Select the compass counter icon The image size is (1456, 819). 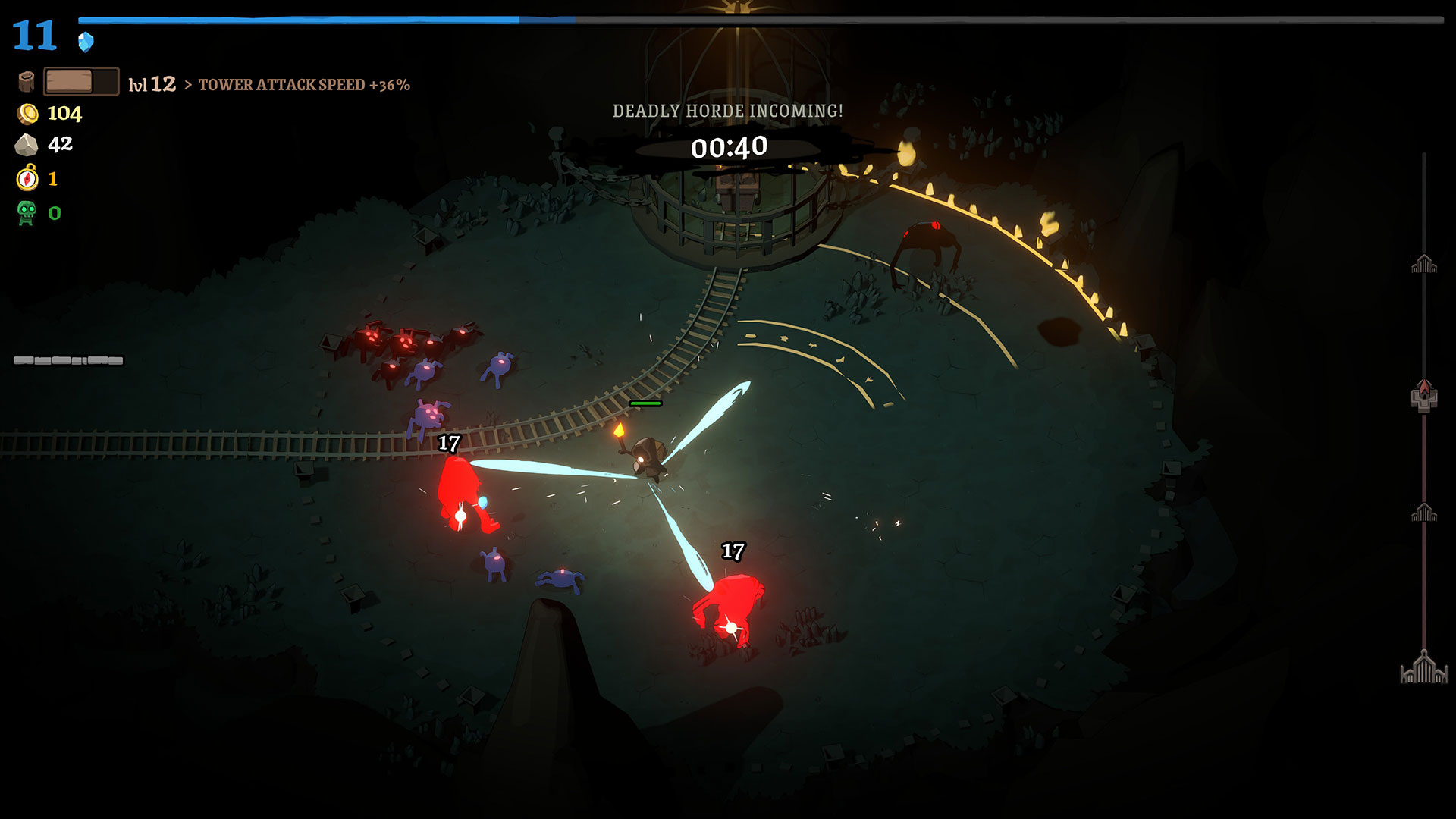27,178
